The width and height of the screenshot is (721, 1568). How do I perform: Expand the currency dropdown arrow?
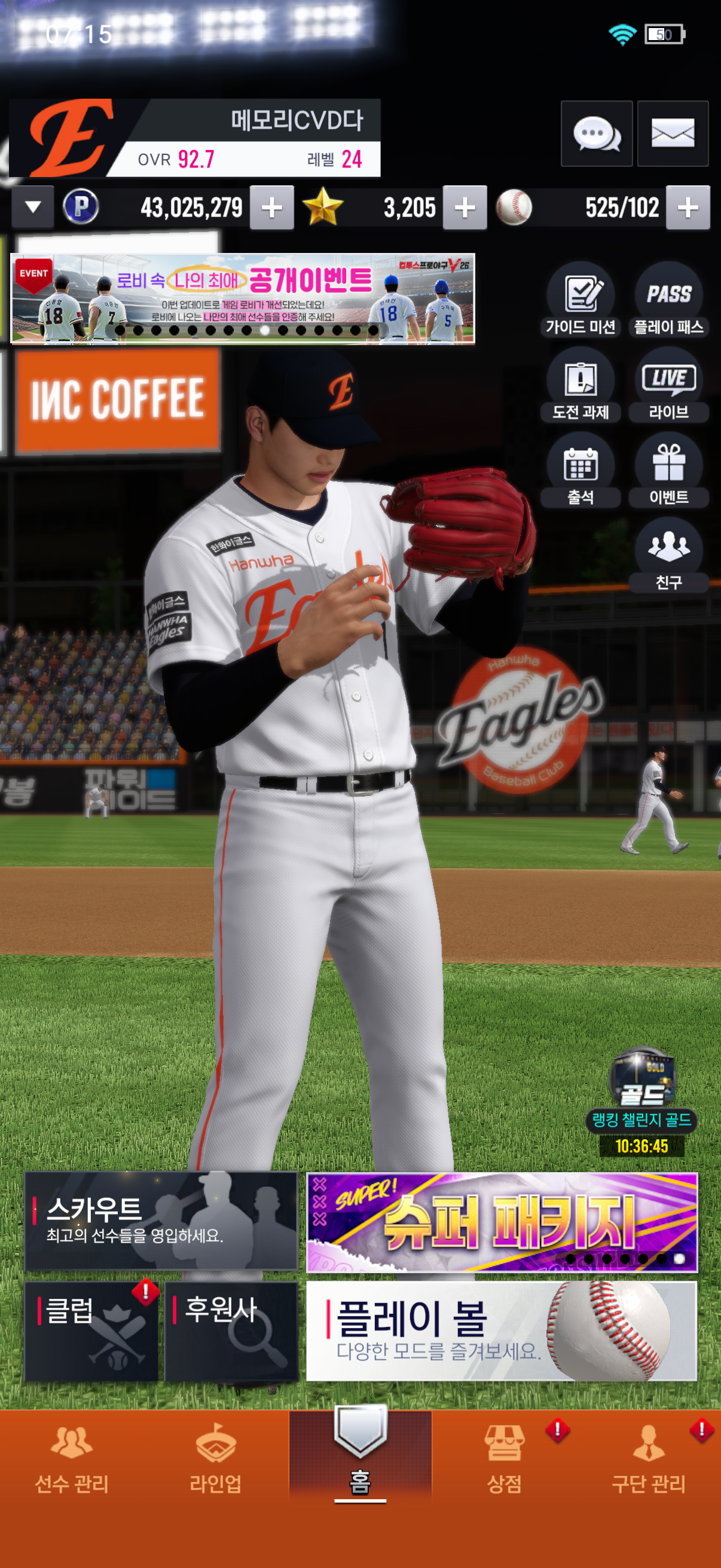tap(33, 208)
